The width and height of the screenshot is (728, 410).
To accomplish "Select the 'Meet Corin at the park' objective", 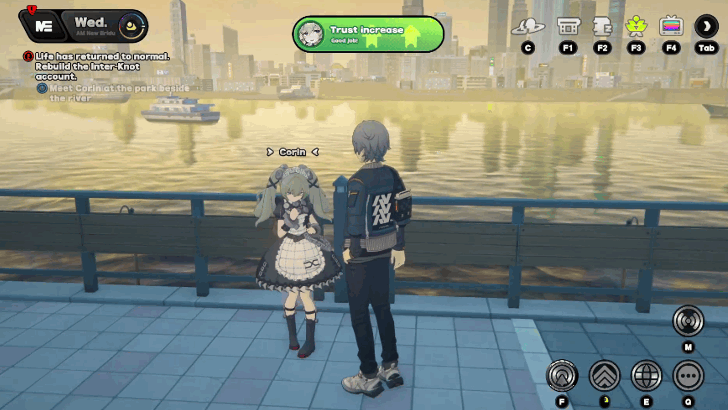I will [112, 93].
